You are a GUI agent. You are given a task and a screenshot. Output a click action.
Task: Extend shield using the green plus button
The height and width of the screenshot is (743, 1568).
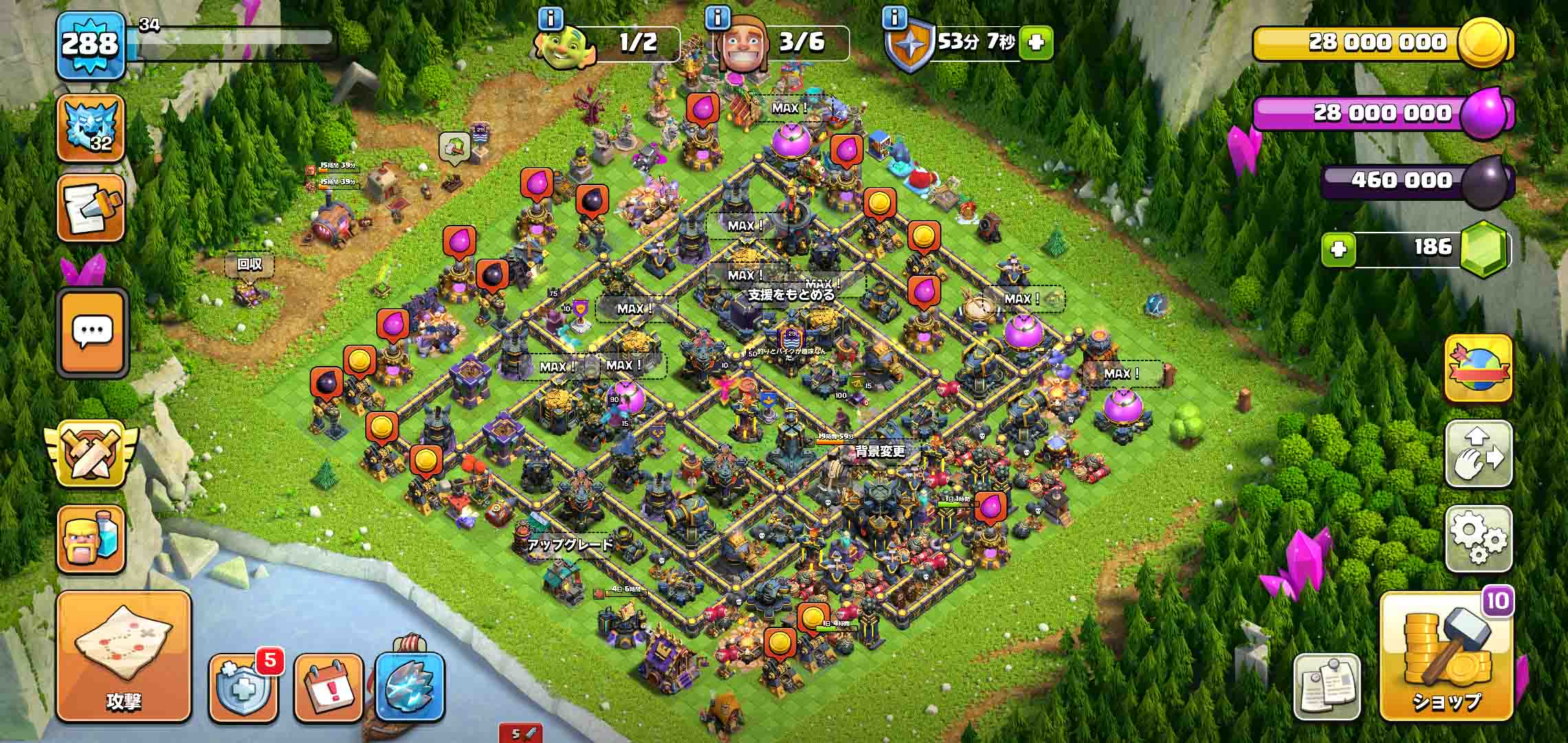coord(1036,43)
